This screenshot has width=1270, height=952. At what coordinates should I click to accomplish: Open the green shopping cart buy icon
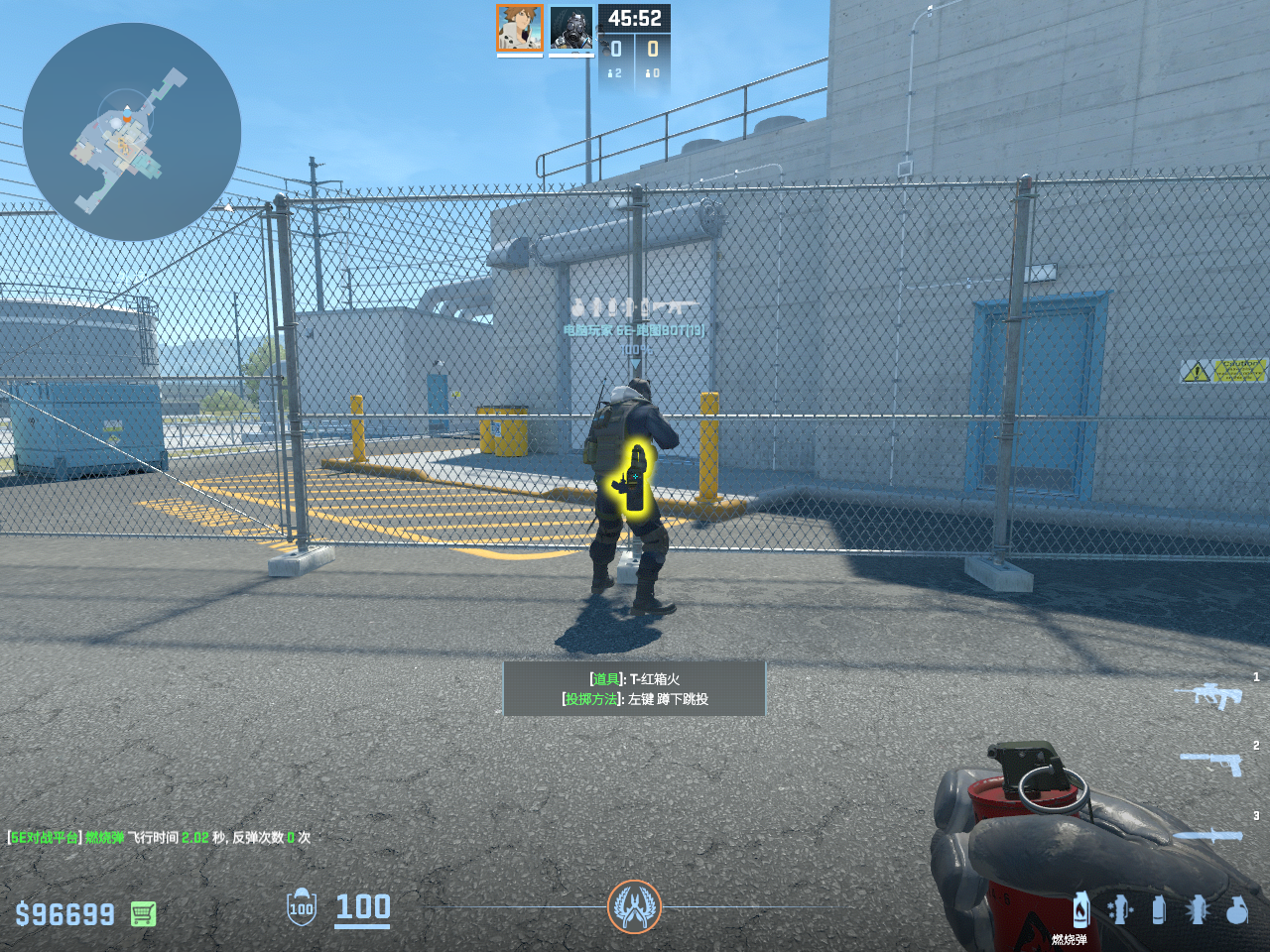(x=143, y=913)
